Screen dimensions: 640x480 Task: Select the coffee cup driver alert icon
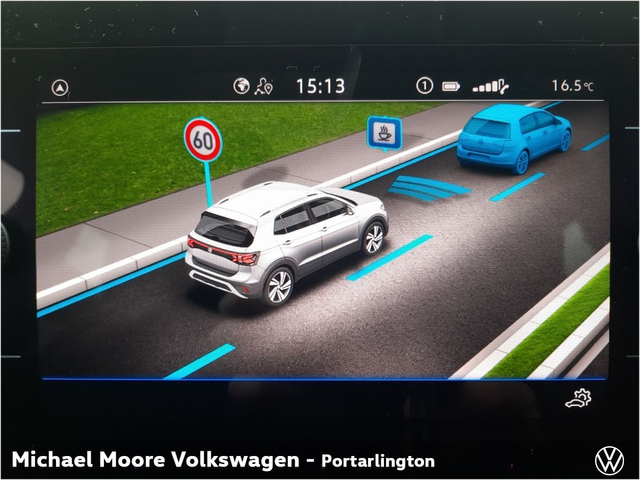[x=384, y=131]
